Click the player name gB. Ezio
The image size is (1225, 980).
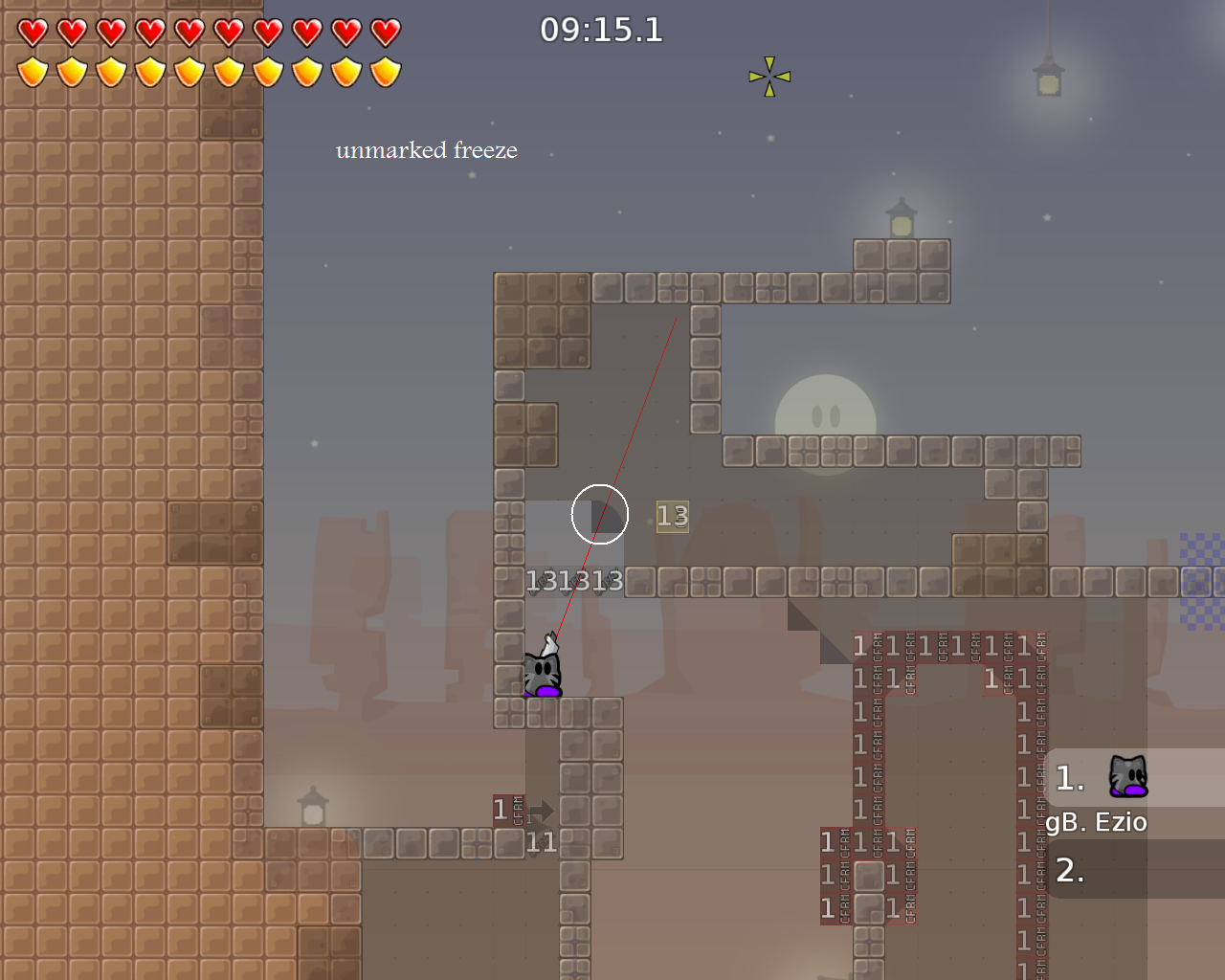[x=1097, y=821]
